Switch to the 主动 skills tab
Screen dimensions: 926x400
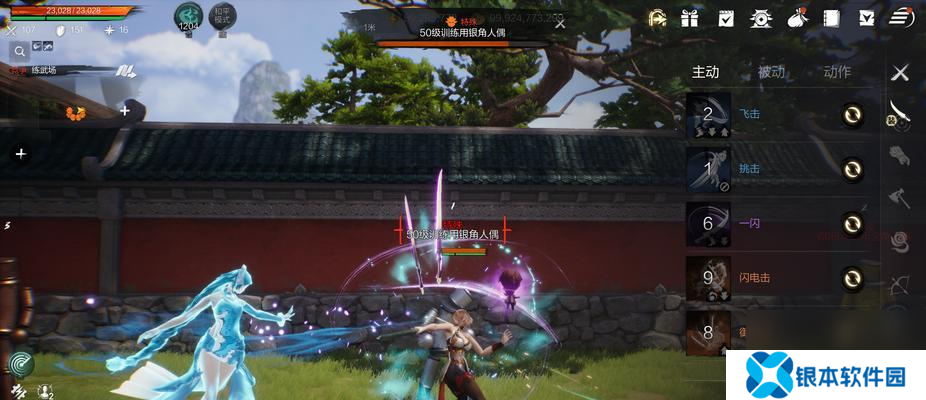(705, 72)
